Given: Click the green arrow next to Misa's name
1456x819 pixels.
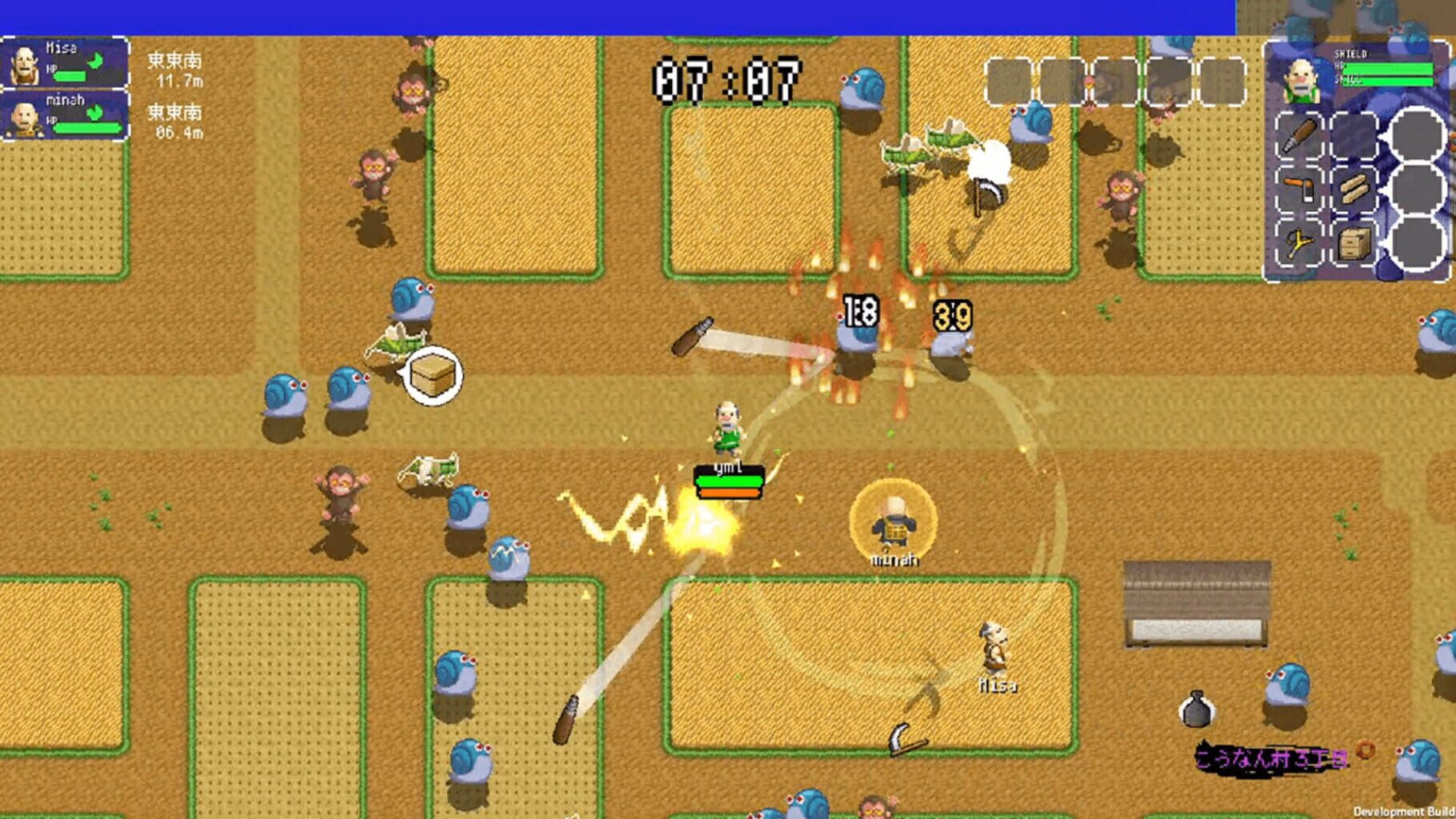Looking at the screenshot, I should click(x=94, y=62).
